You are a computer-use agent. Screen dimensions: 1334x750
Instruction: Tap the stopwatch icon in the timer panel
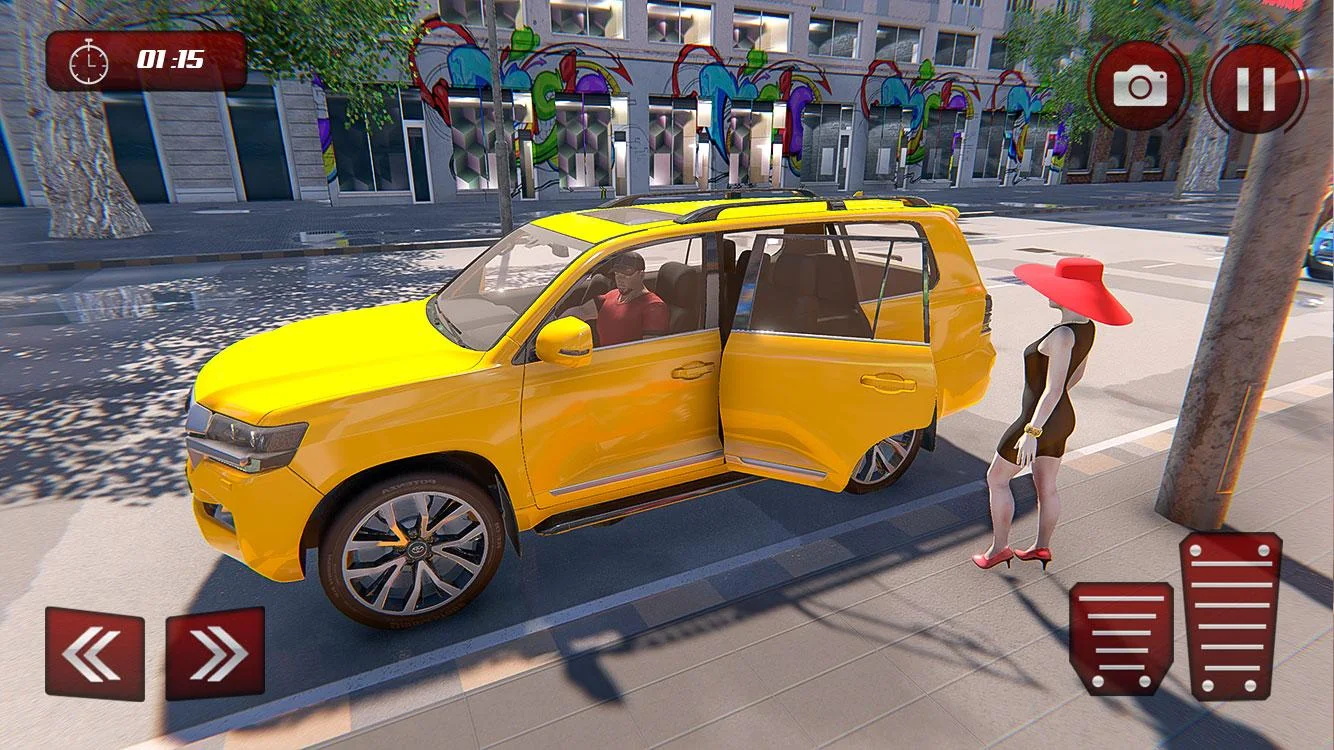(x=87, y=61)
